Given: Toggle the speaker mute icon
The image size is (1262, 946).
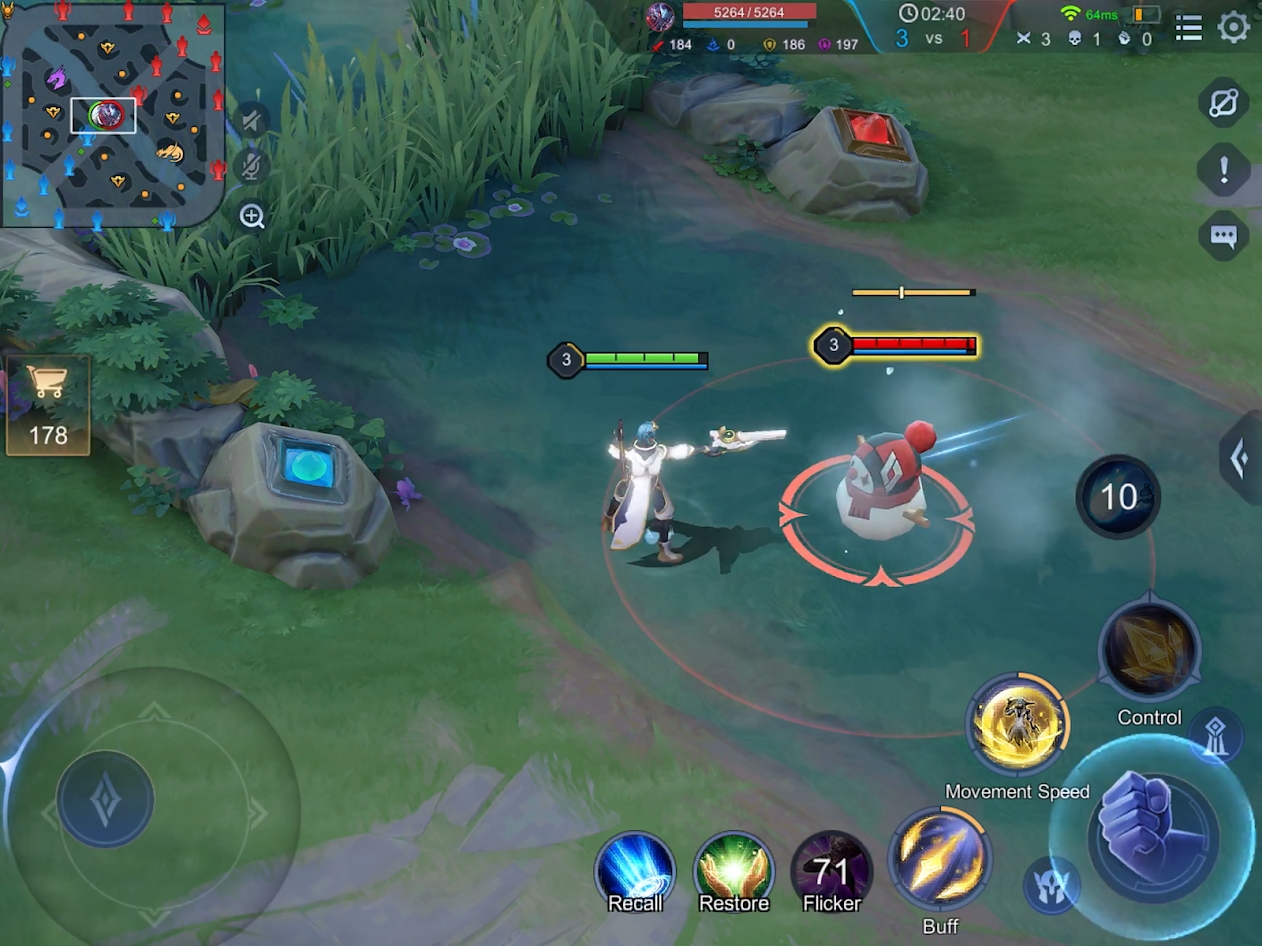Looking at the screenshot, I should [252, 122].
